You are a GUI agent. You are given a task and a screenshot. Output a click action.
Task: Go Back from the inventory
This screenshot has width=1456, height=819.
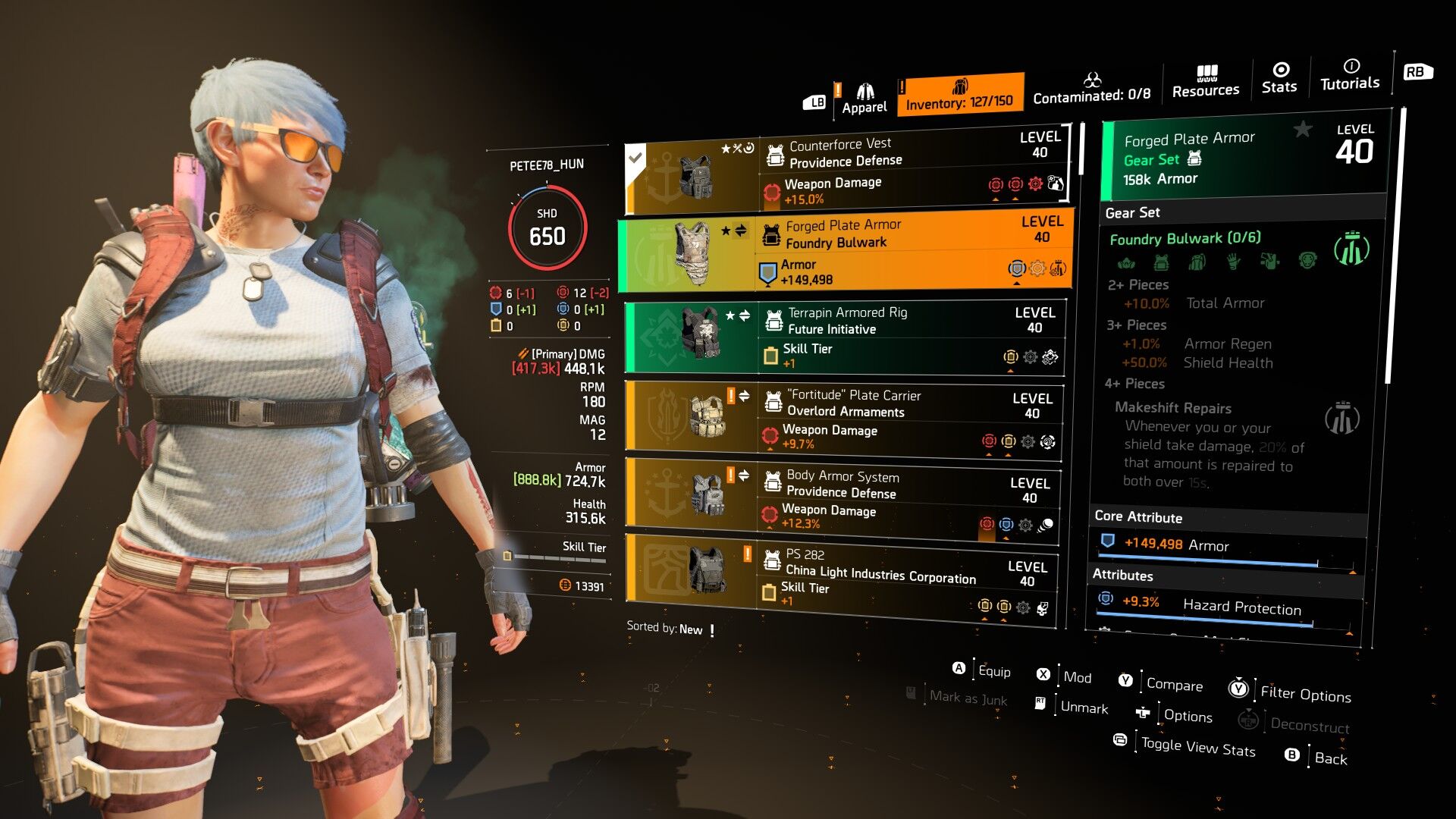click(x=1330, y=758)
